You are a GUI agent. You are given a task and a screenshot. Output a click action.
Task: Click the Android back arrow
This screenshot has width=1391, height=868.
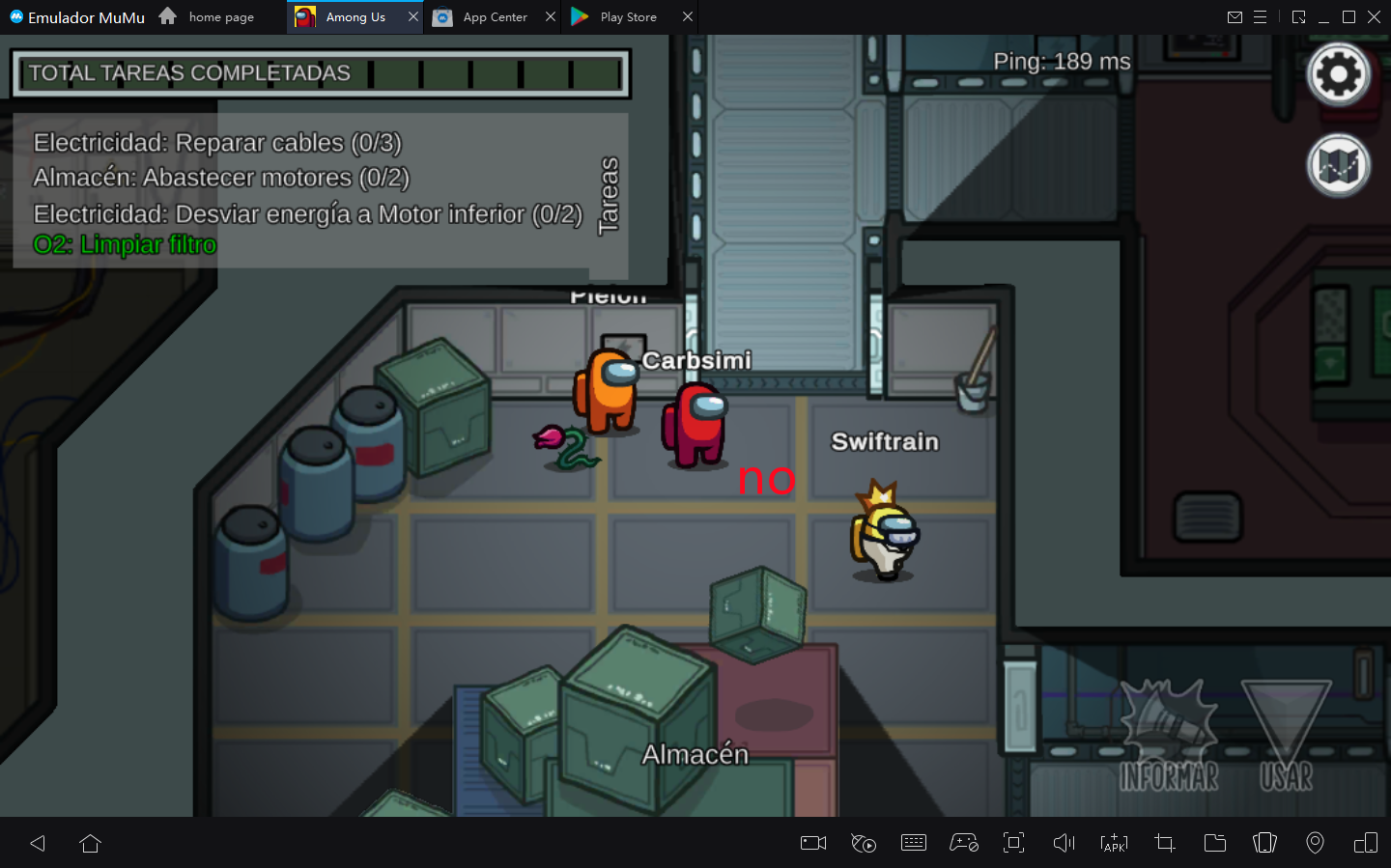(38, 843)
